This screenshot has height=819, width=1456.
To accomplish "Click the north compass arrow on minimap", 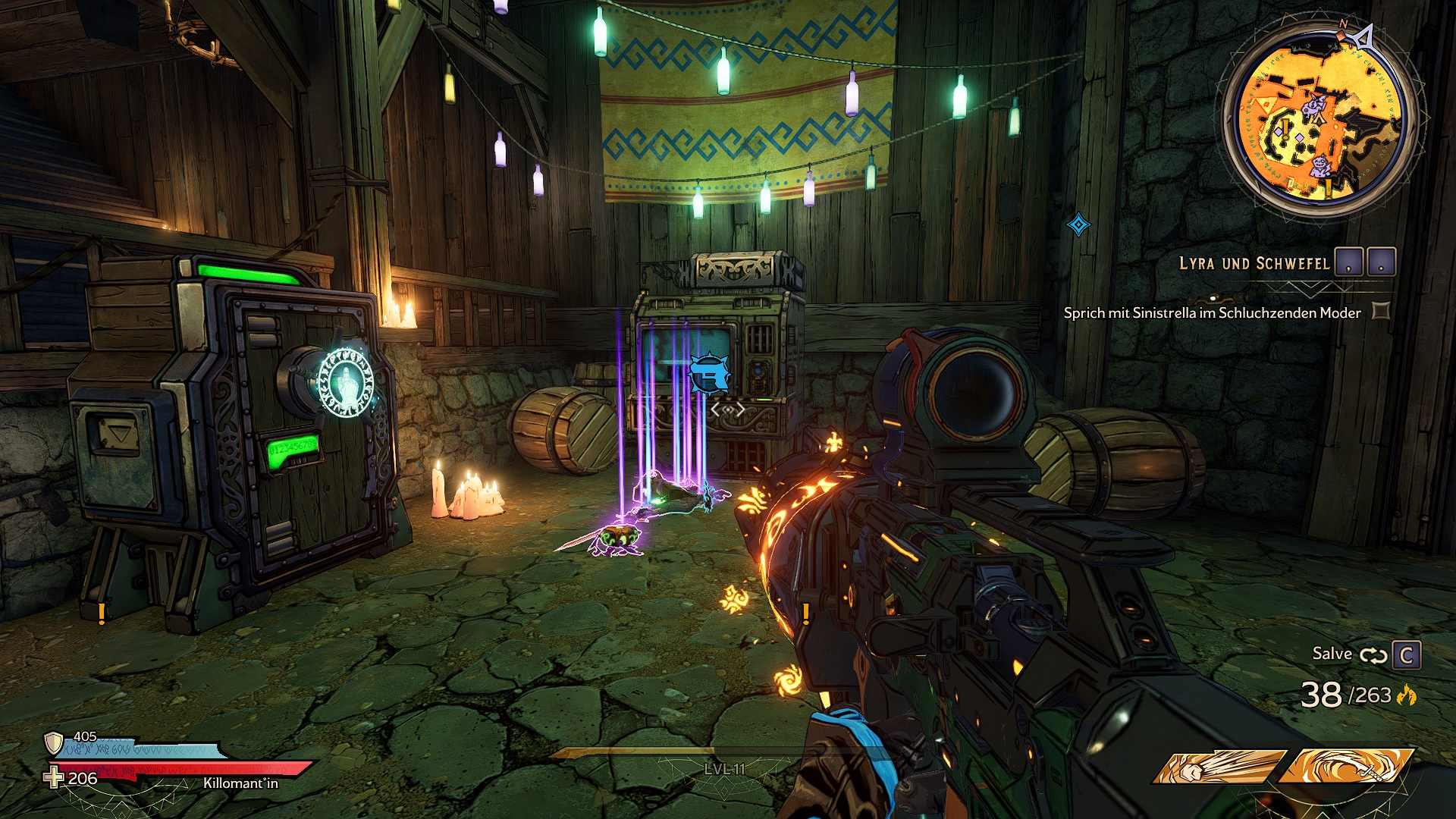I will pyautogui.click(x=1363, y=36).
